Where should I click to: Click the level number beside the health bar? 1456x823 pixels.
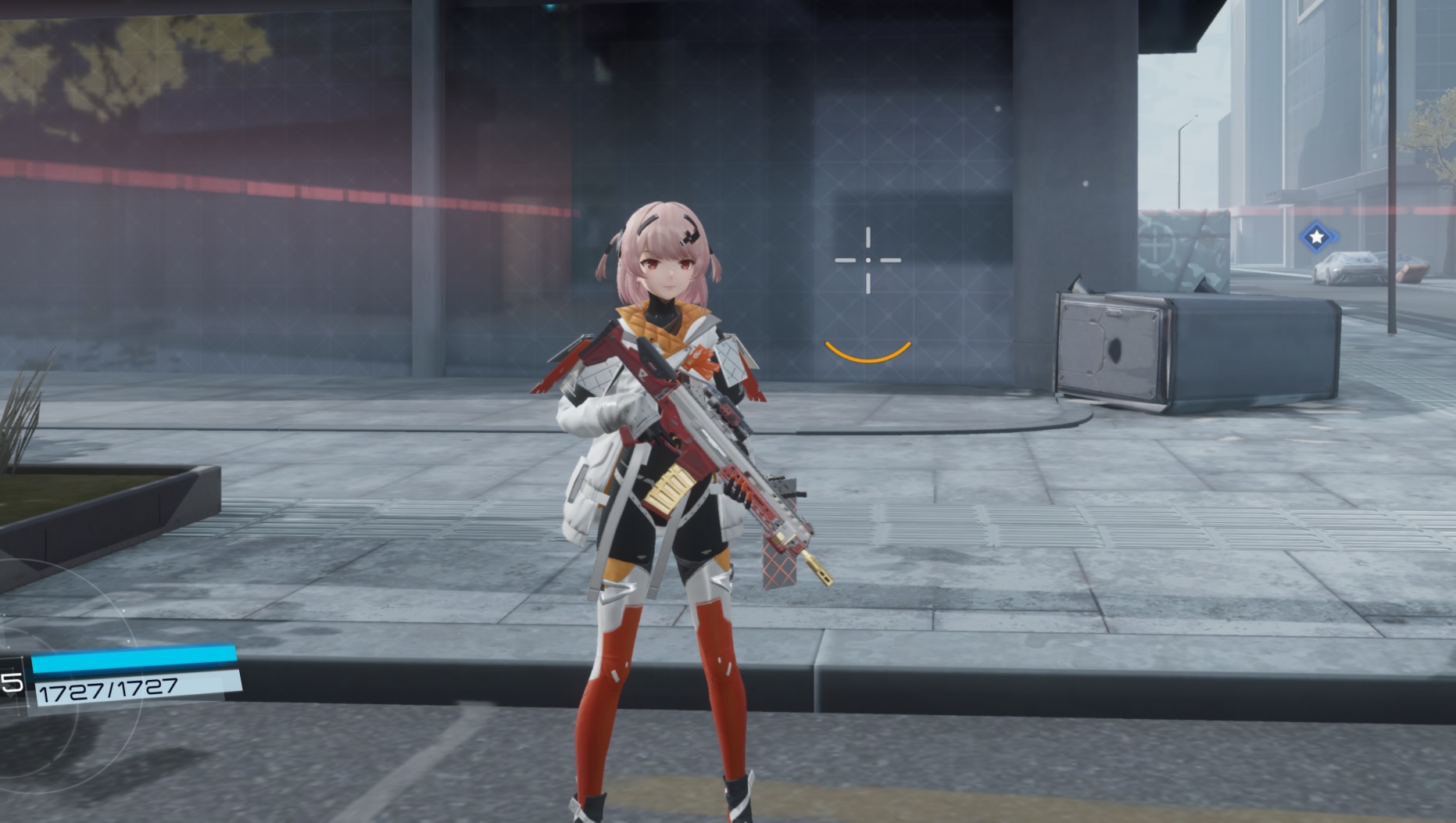coord(10,682)
